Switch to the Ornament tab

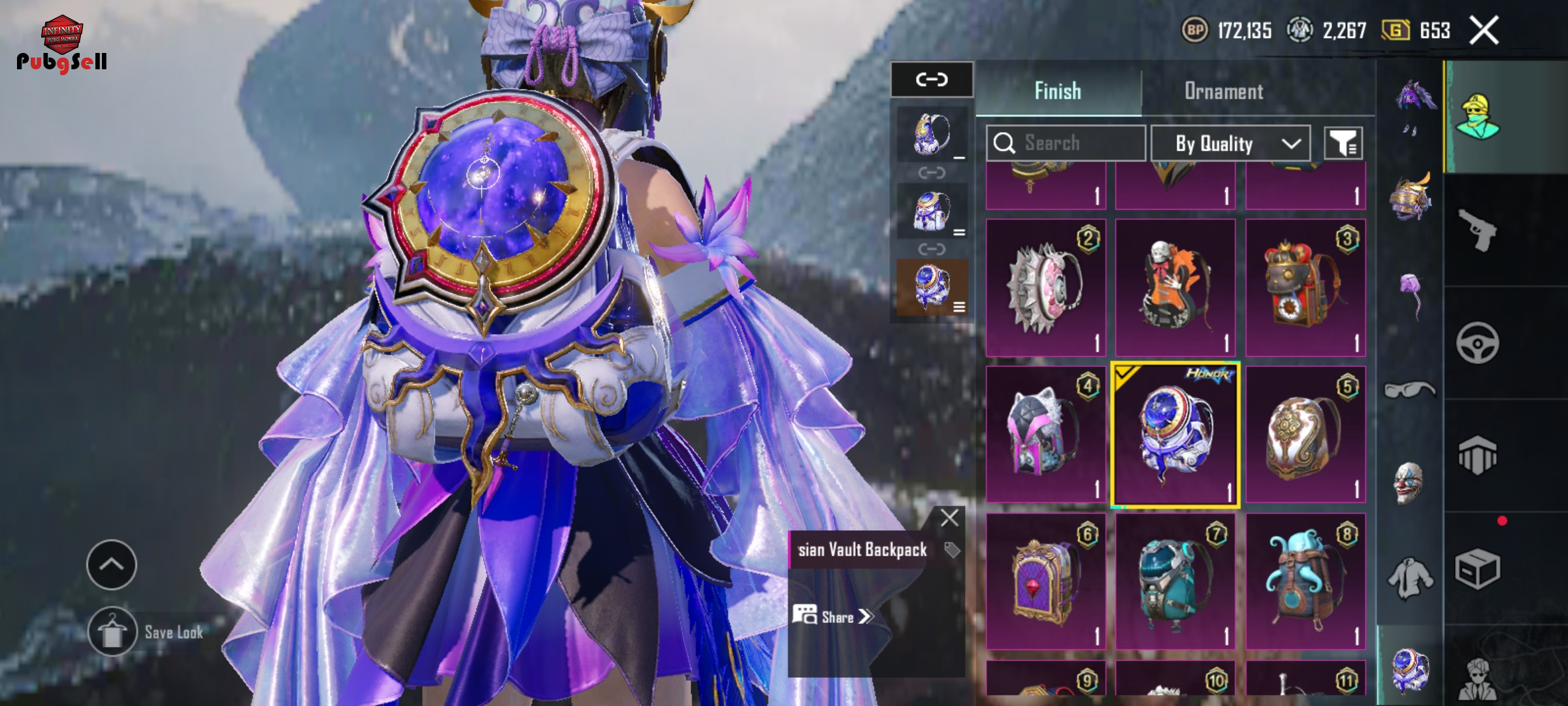[x=1224, y=92]
